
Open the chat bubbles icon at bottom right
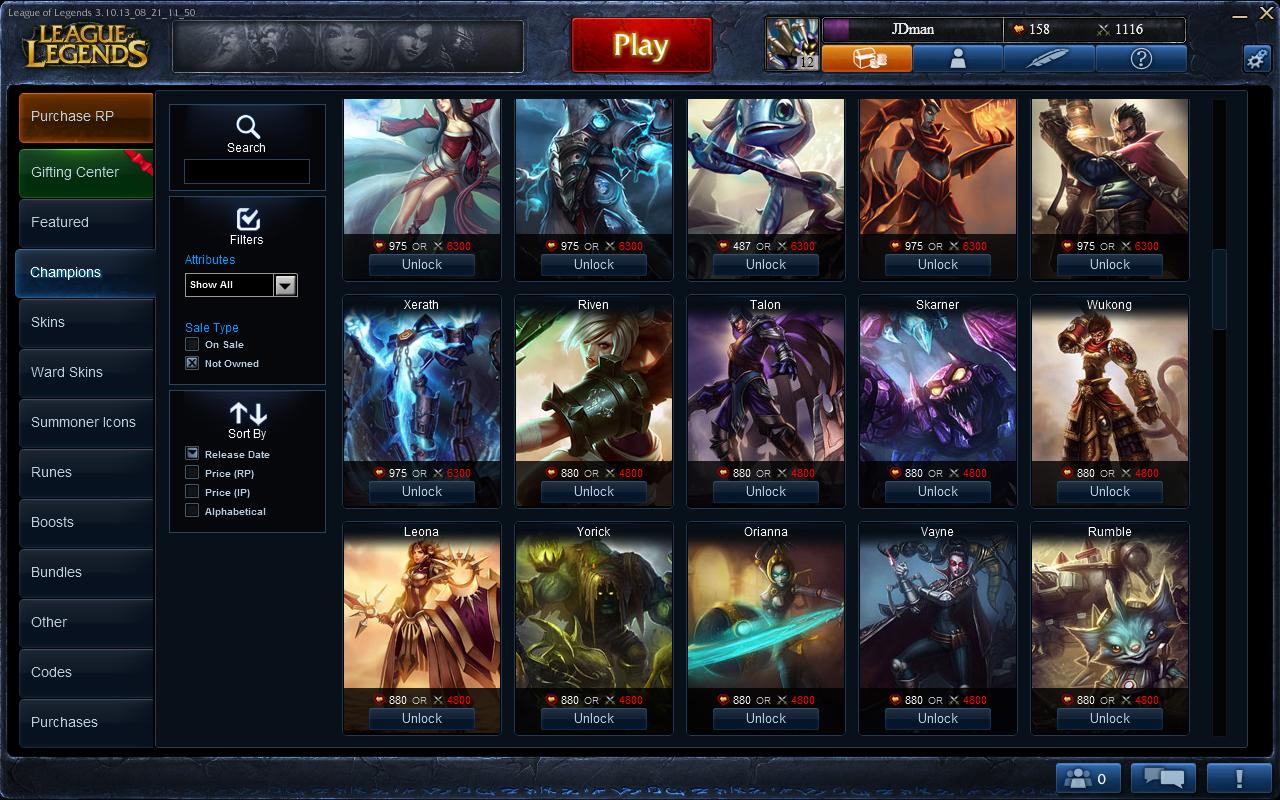coord(1162,777)
